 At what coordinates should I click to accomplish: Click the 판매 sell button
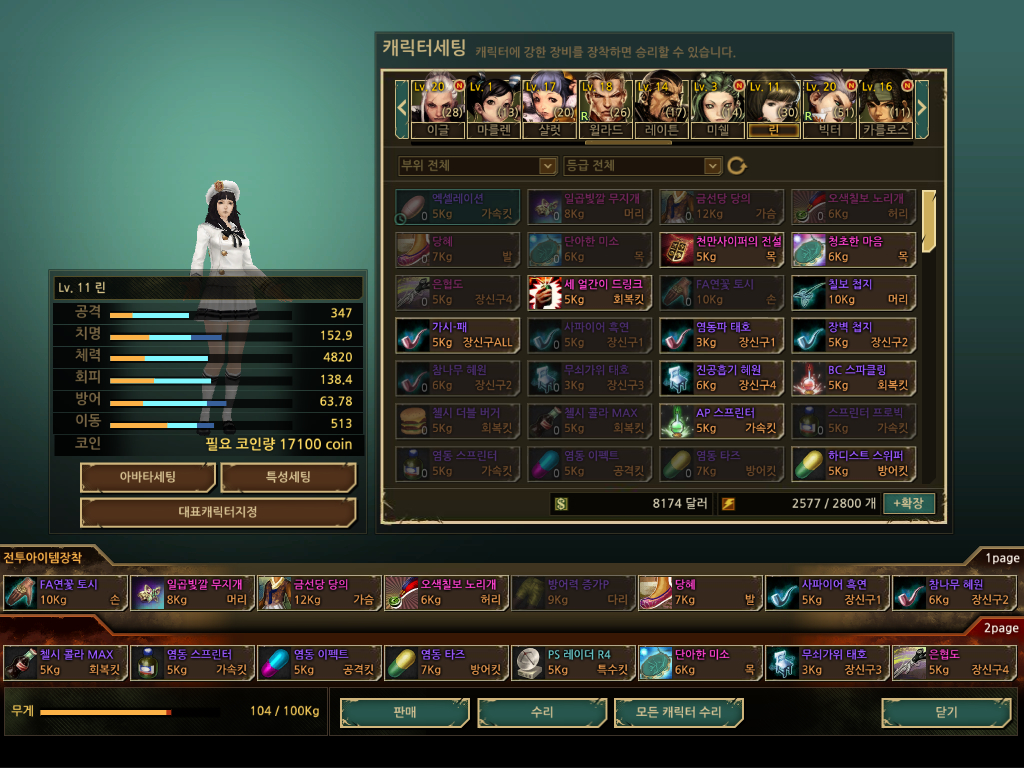tap(404, 713)
